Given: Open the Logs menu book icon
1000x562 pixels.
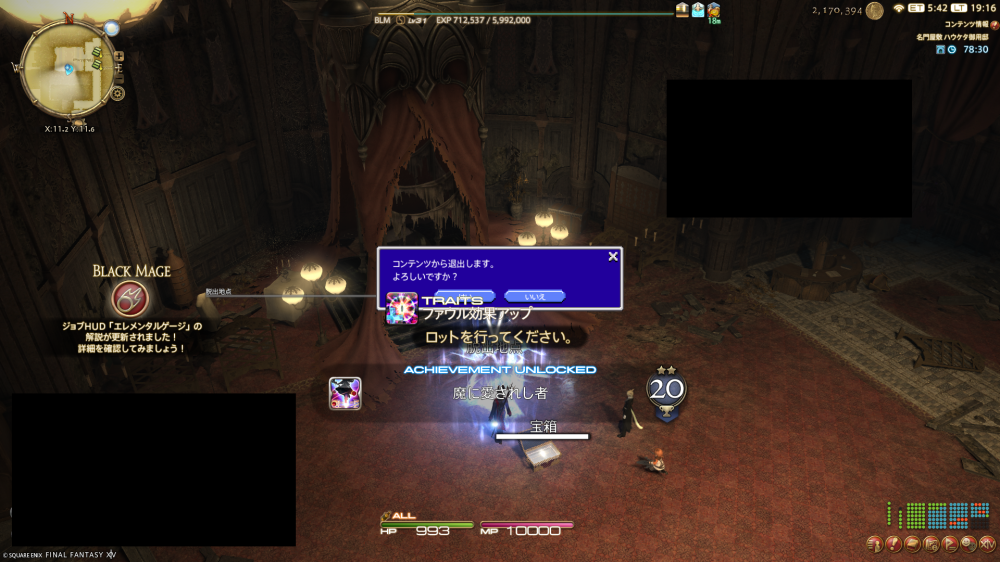Looking at the screenshot, I should tap(912, 544).
